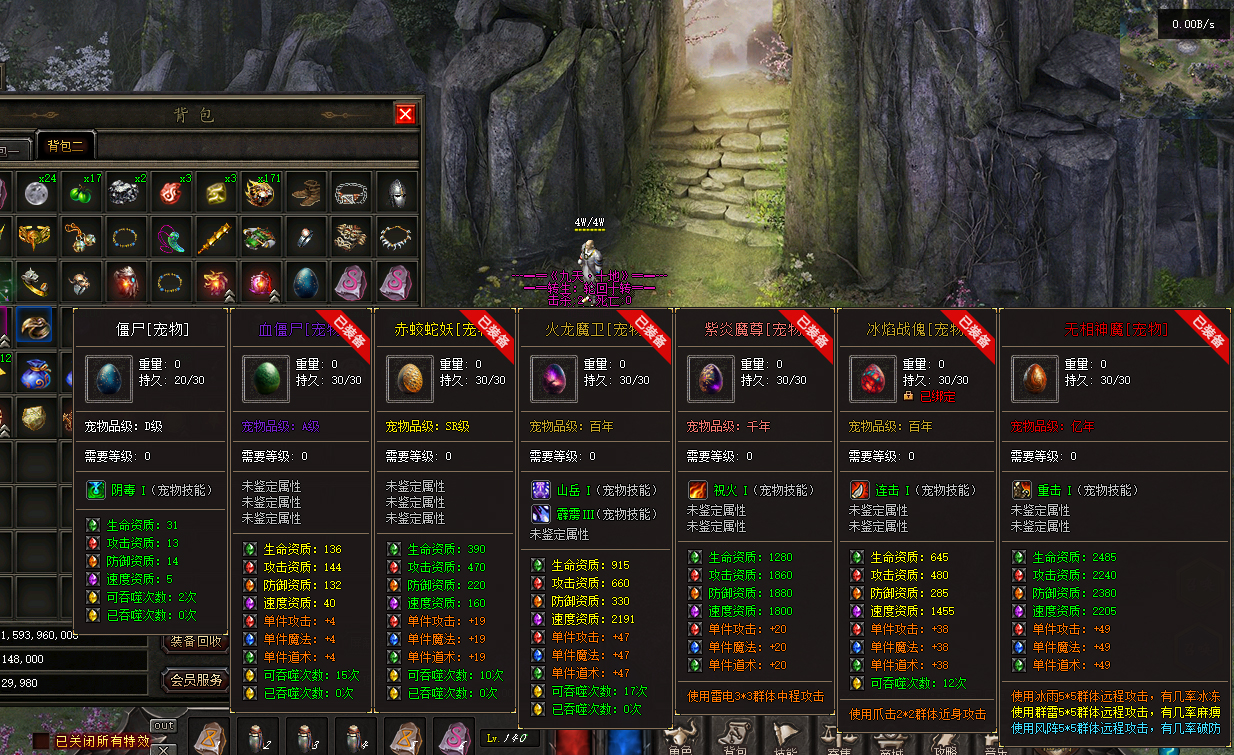Click the dark blue pet egg slot
This screenshot has height=755, width=1234.
pos(306,283)
